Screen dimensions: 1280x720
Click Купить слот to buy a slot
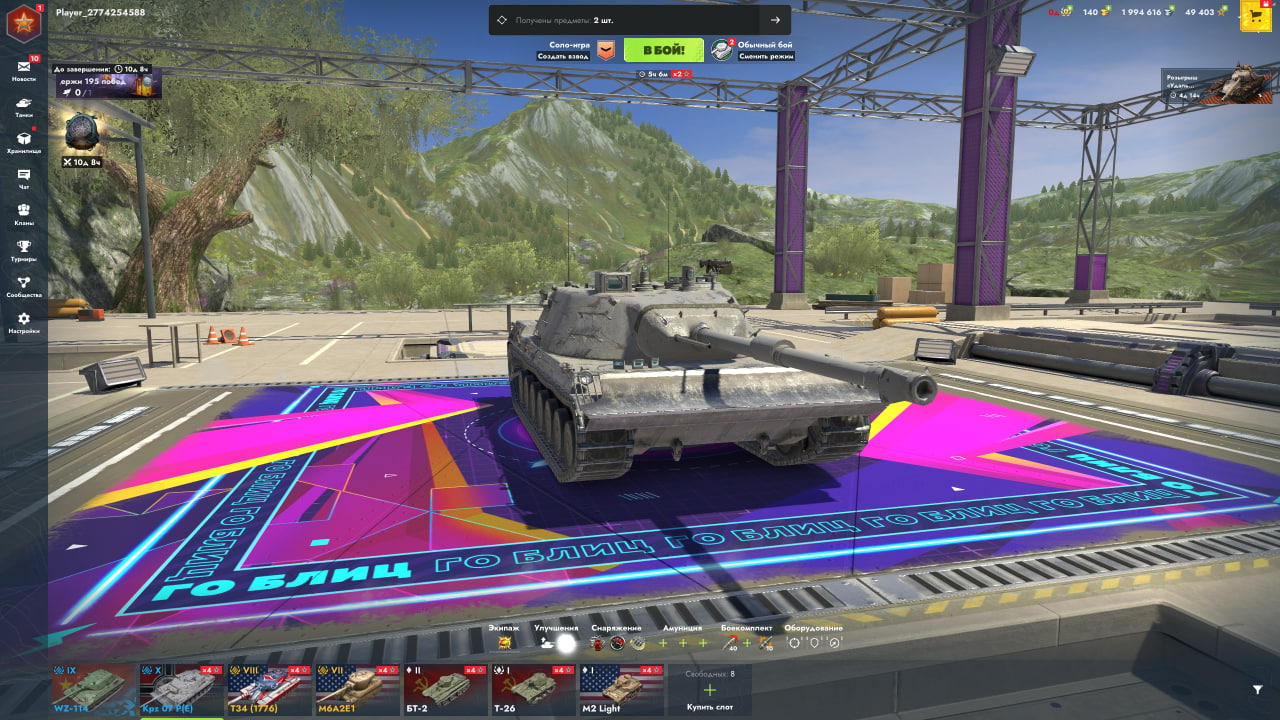(709, 691)
